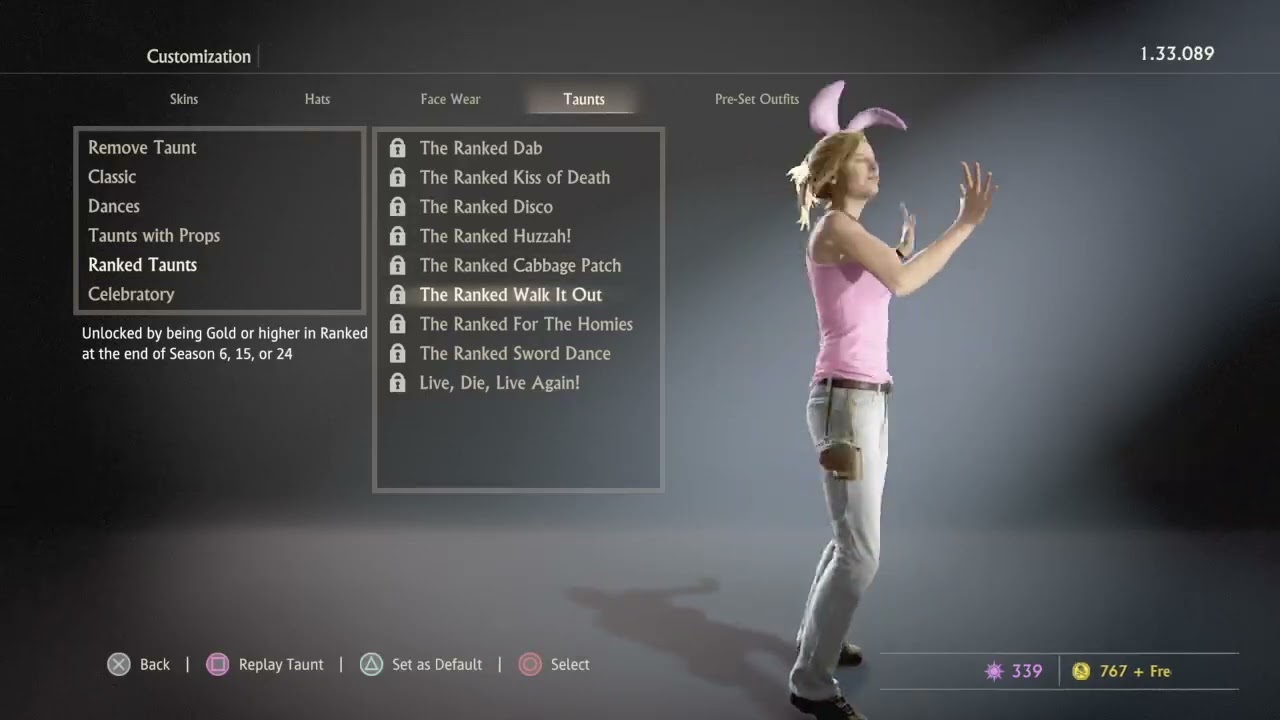Image resolution: width=1280 pixels, height=720 pixels.
Task: Select The Ranked Dab taunt
Action: [x=481, y=148]
